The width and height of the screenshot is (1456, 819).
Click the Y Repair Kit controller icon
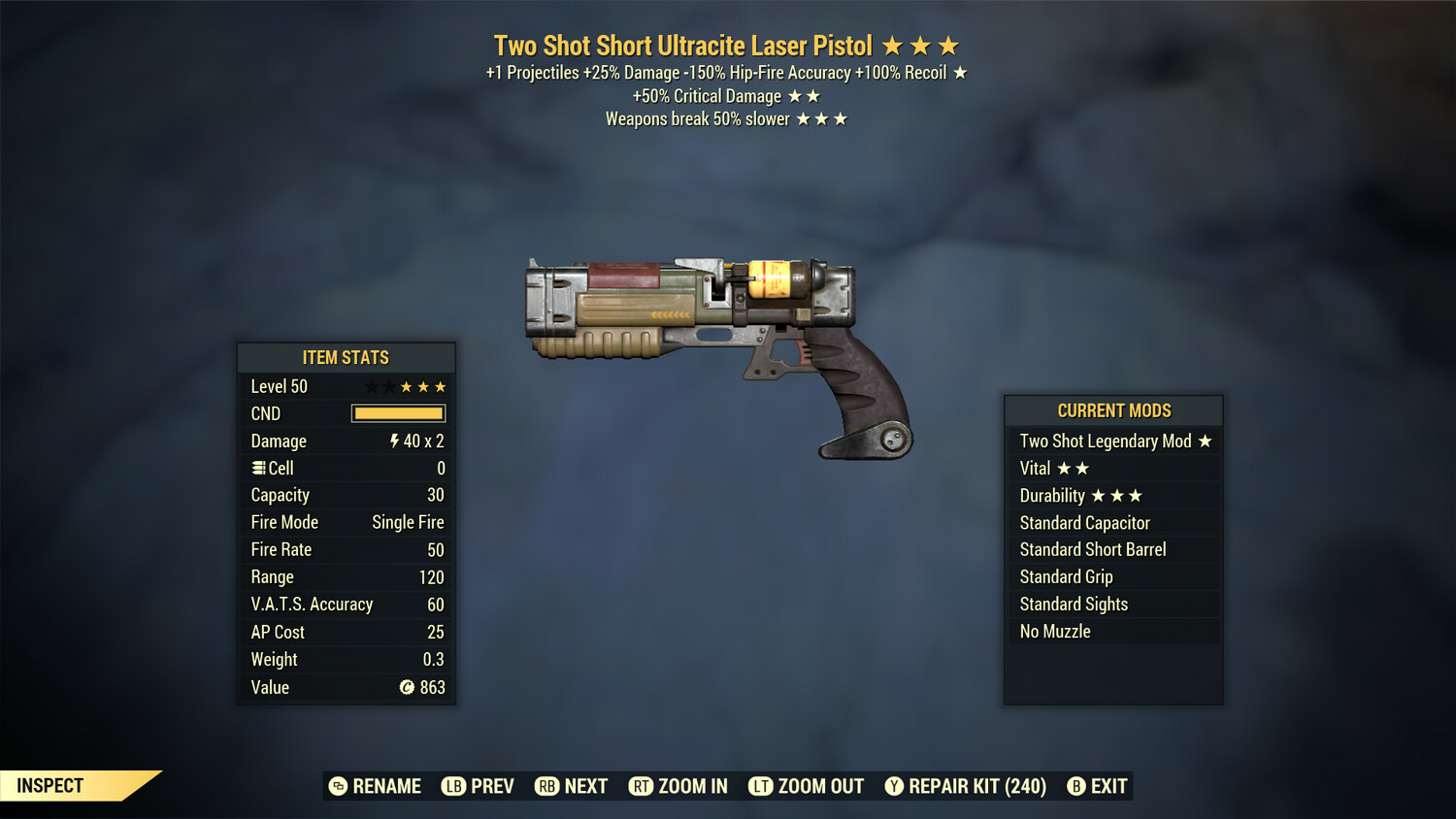tap(894, 786)
